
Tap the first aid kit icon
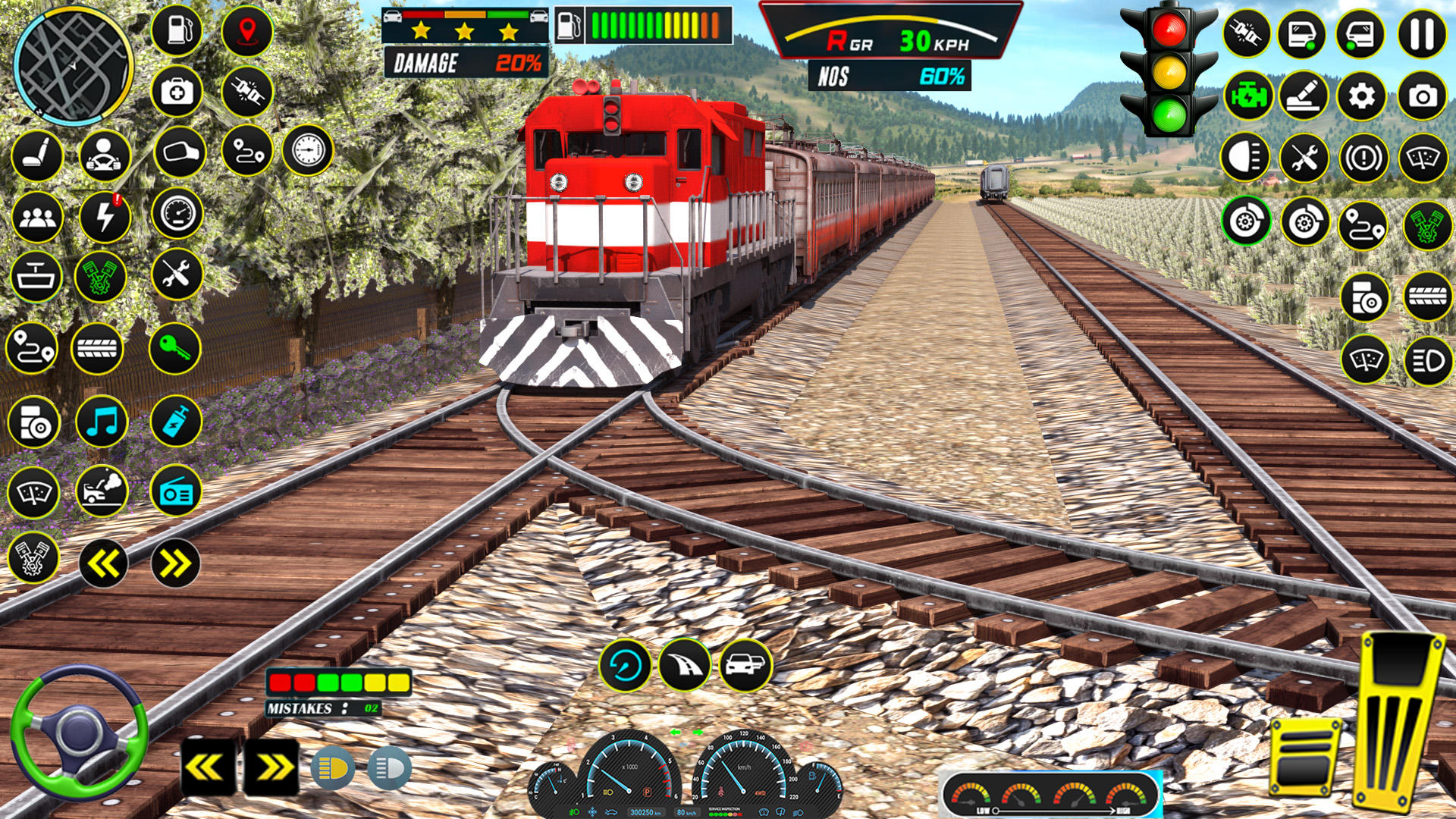click(x=176, y=89)
